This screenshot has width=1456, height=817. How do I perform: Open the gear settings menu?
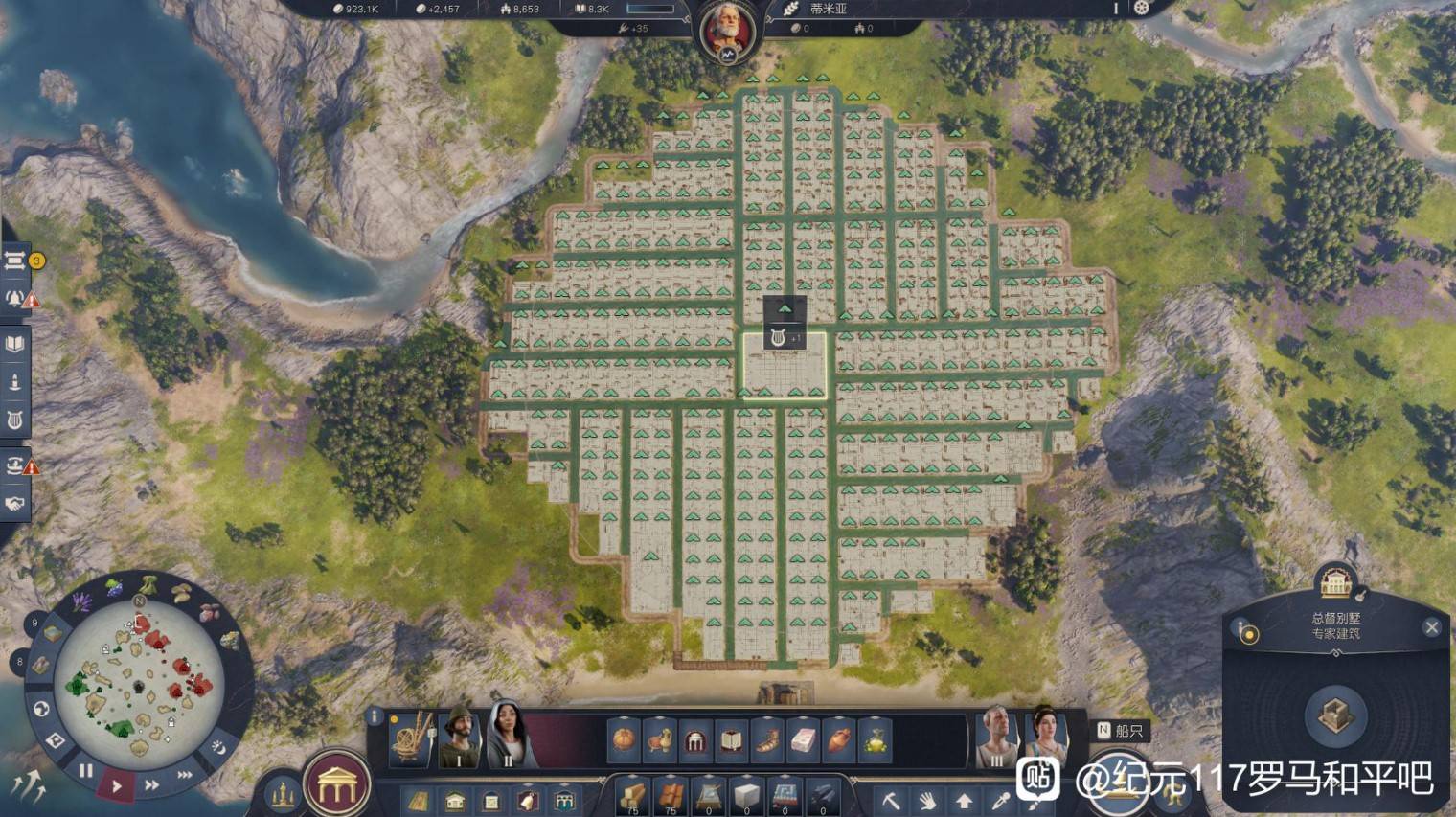[1141, 9]
